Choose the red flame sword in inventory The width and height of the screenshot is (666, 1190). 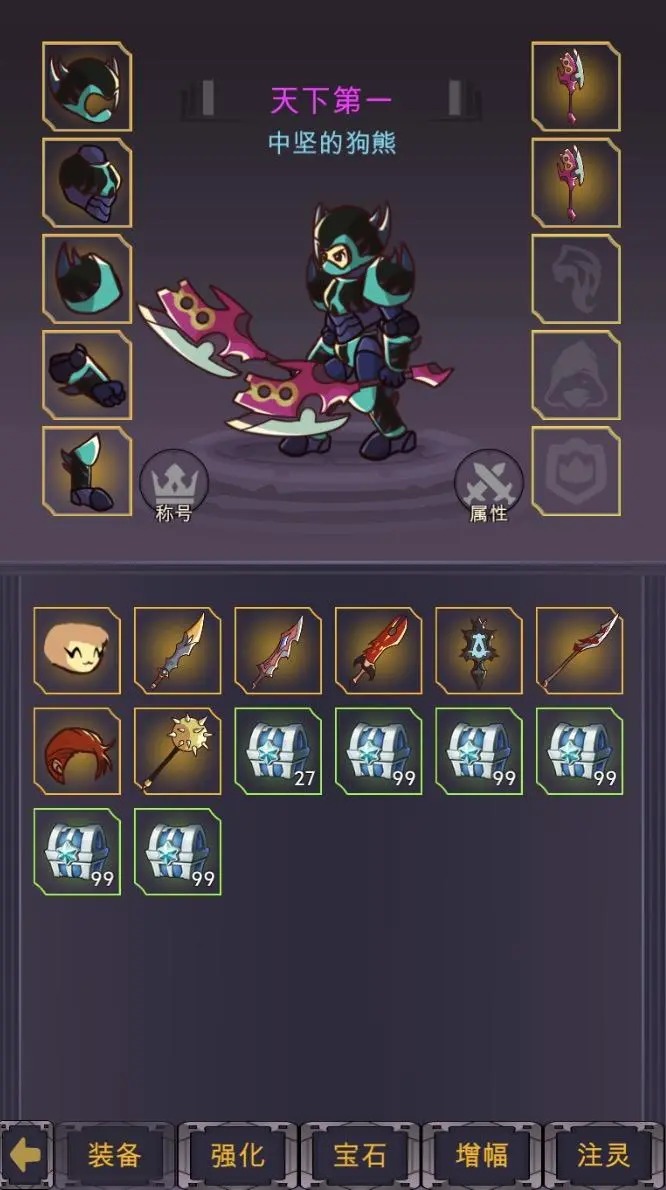379,650
